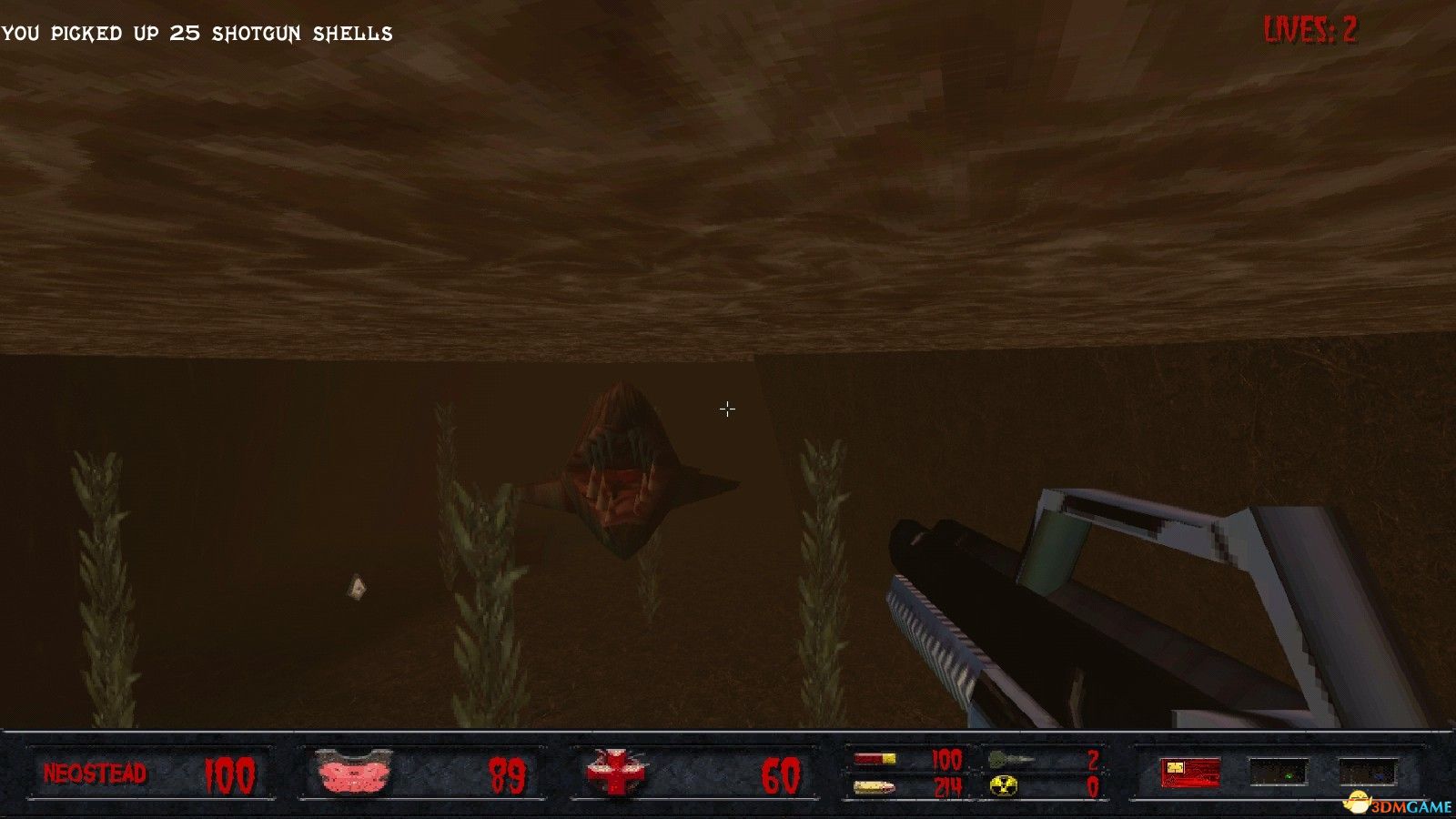Click the crosshair at screen center
This screenshot has height=819, width=1456.
[726, 409]
